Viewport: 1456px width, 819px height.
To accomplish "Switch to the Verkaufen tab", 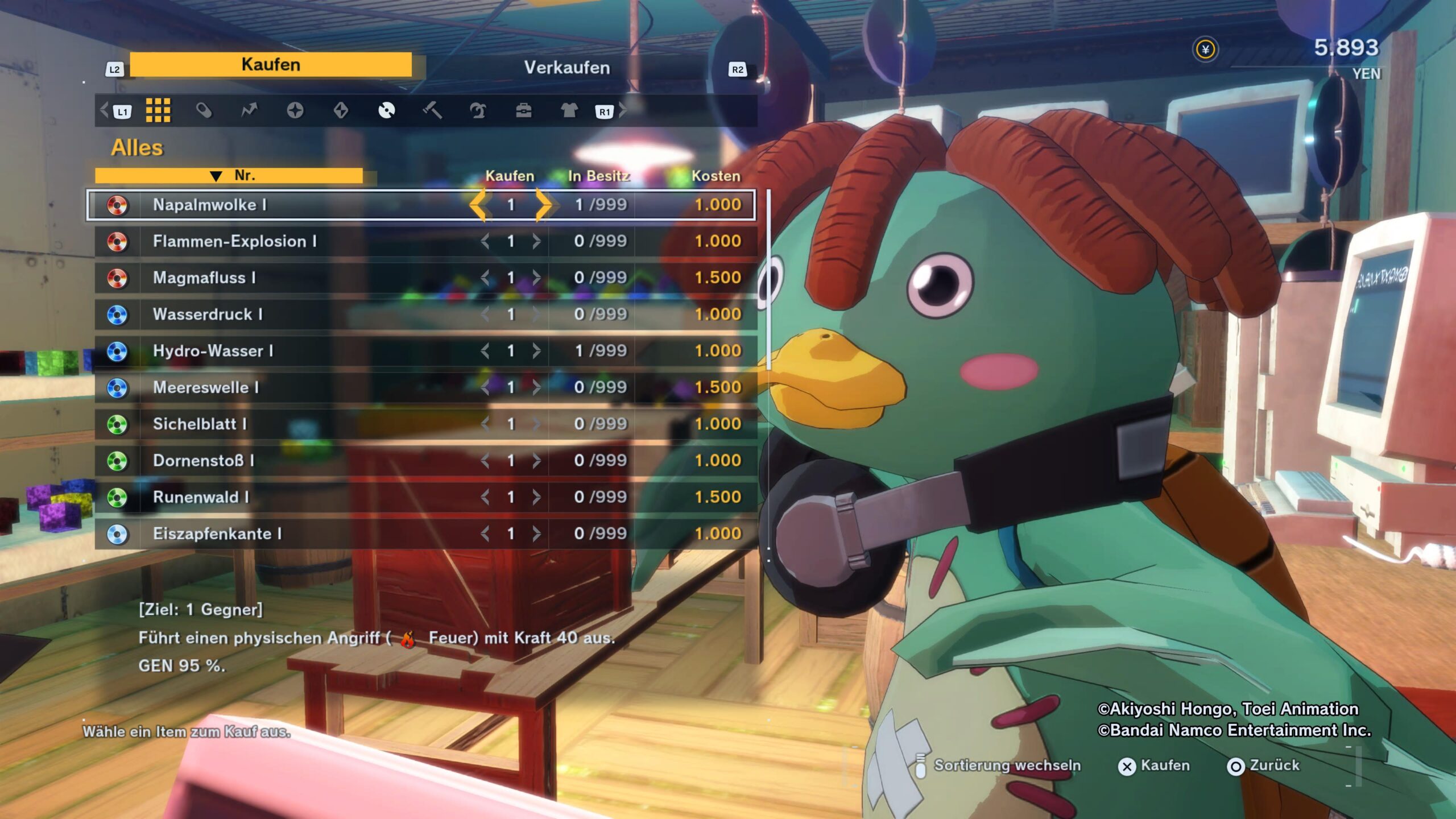I will coord(566,68).
